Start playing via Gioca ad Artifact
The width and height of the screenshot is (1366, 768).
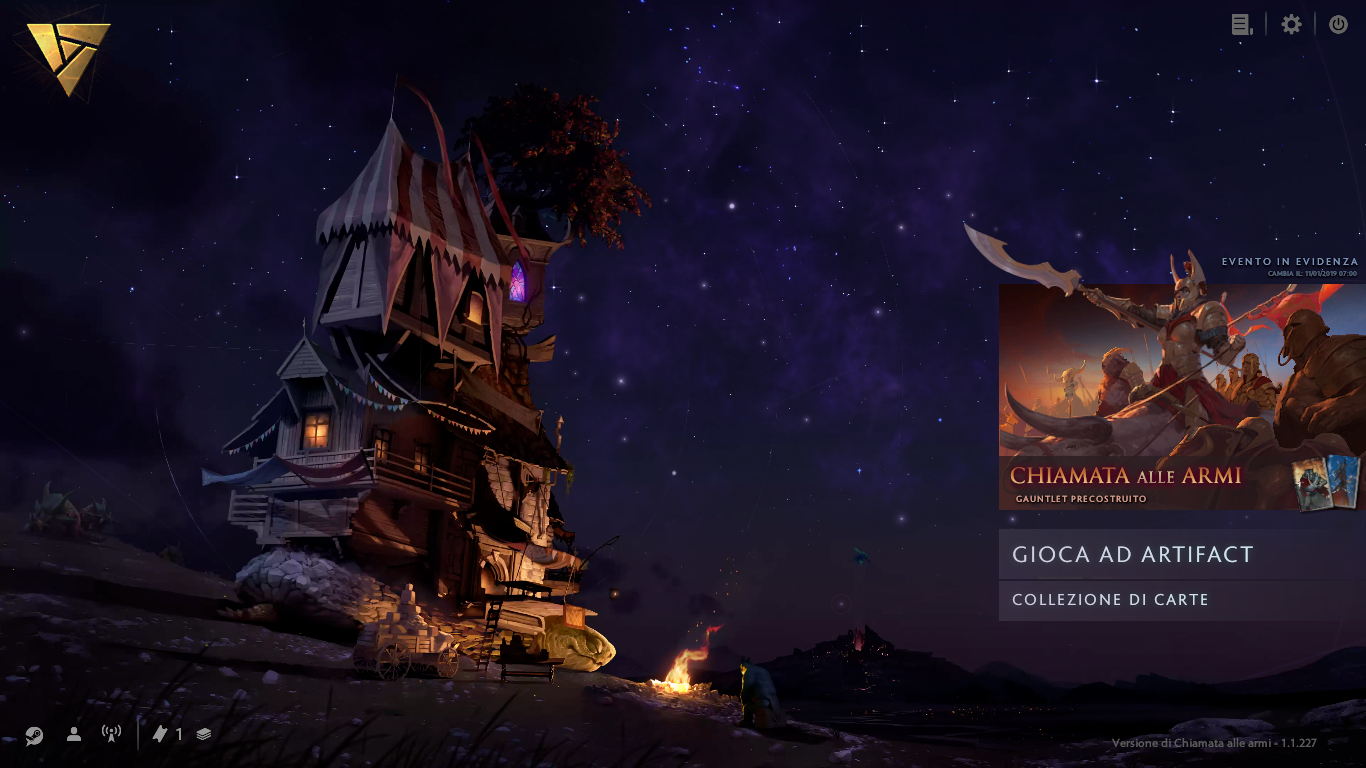pyautogui.click(x=1180, y=555)
